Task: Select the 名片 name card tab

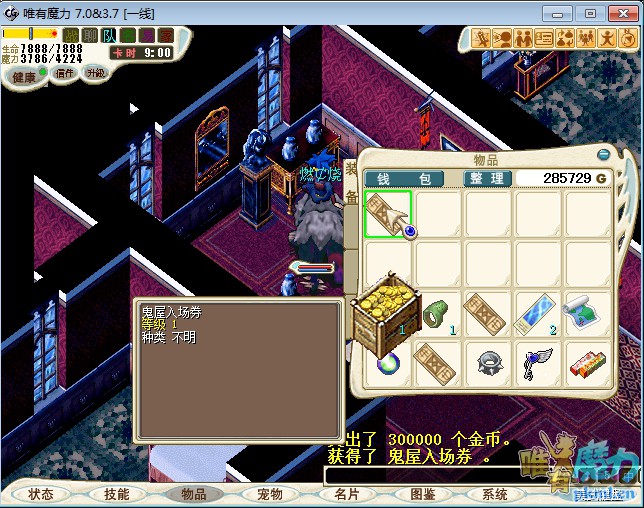Action: pos(346,494)
